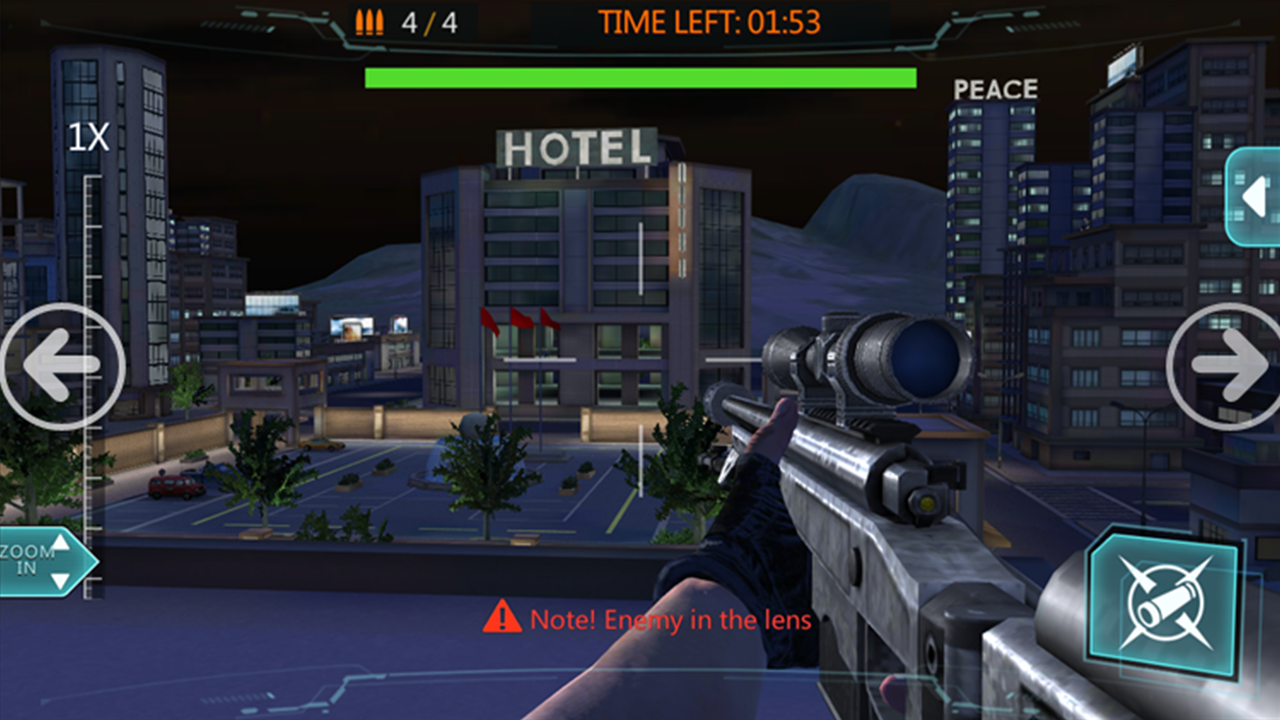Screen dimensions: 1280x720
Task: Click the PEACE status label
Action: pos(995,88)
